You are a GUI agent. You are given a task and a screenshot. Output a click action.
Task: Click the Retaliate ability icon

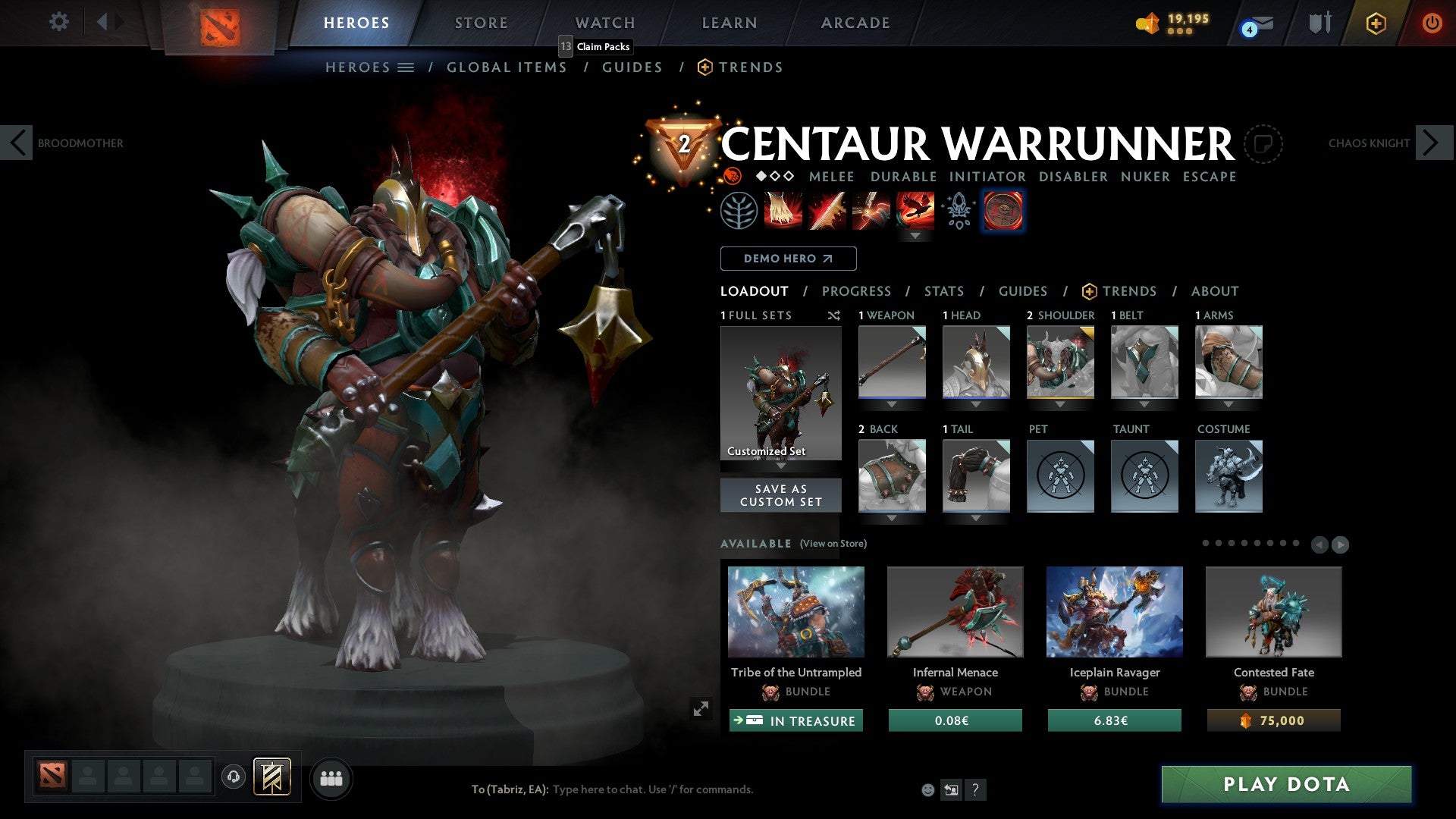point(870,211)
